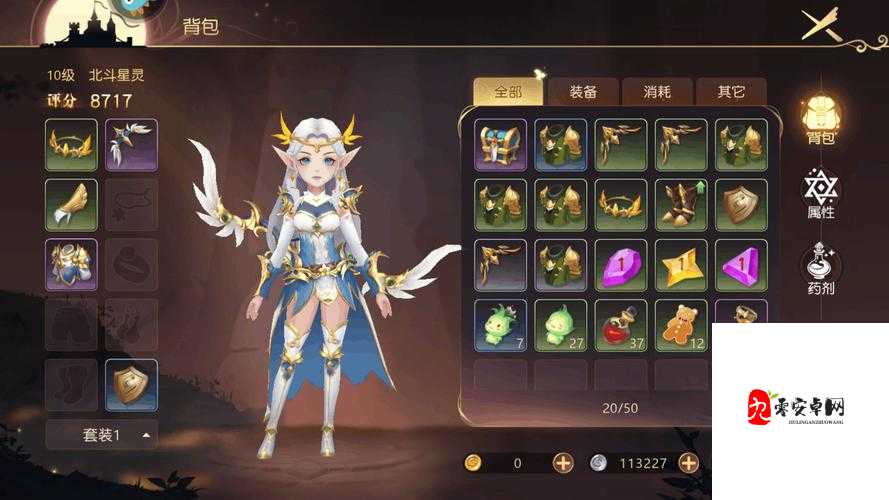
Task: Switch to the 装备 tab
Action: 584,92
